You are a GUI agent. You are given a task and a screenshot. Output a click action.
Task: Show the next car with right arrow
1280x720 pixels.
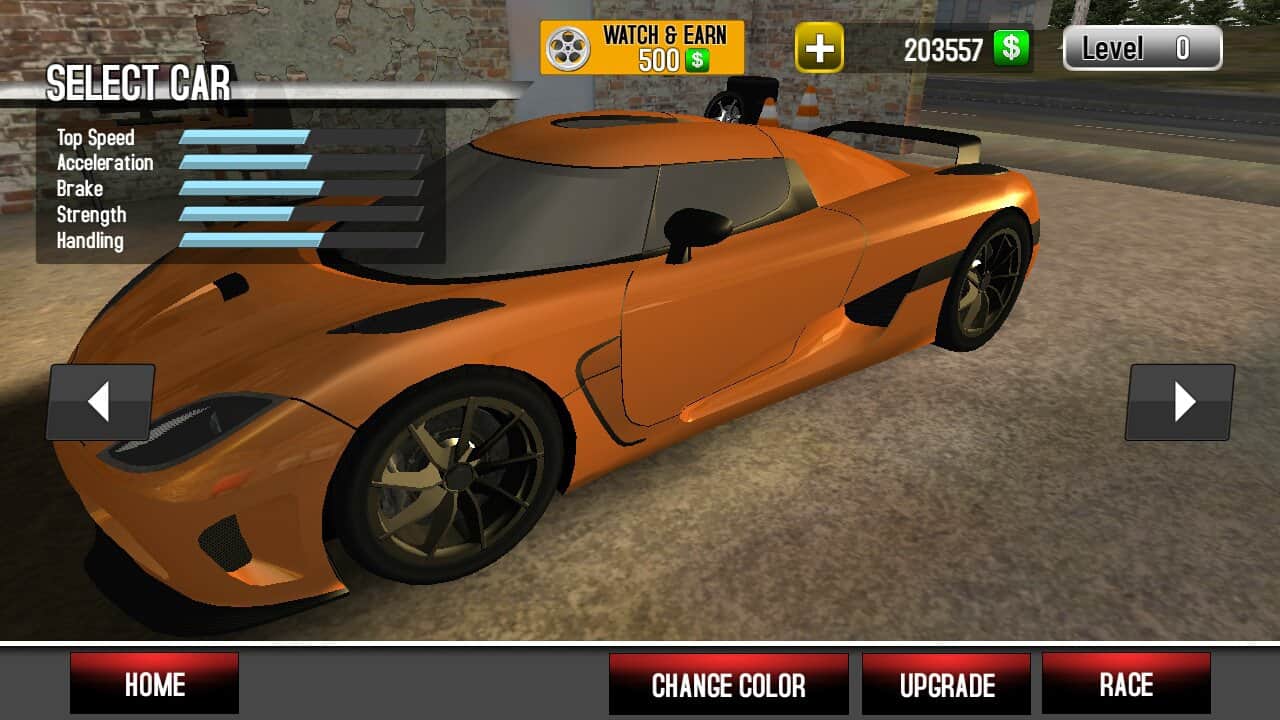pyautogui.click(x=1180, y=402)
